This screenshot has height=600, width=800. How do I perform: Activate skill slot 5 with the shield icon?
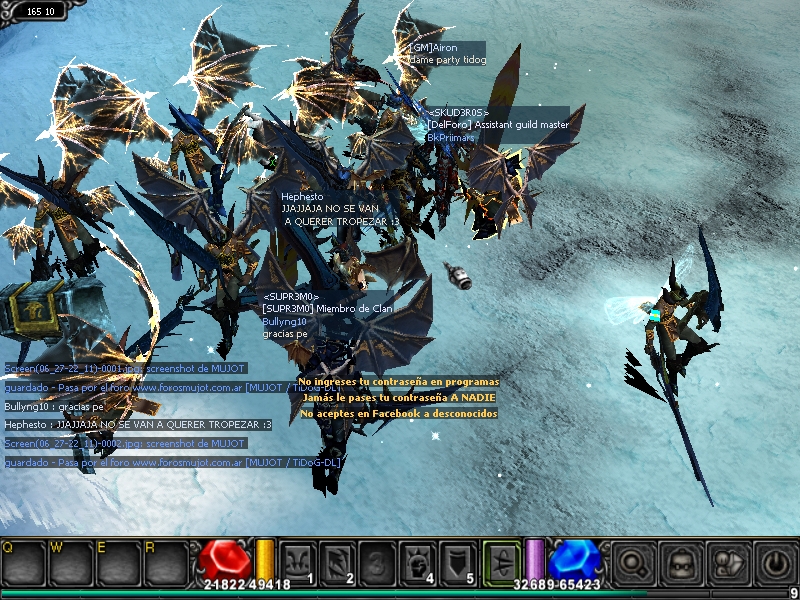click(x=457, y=561)
